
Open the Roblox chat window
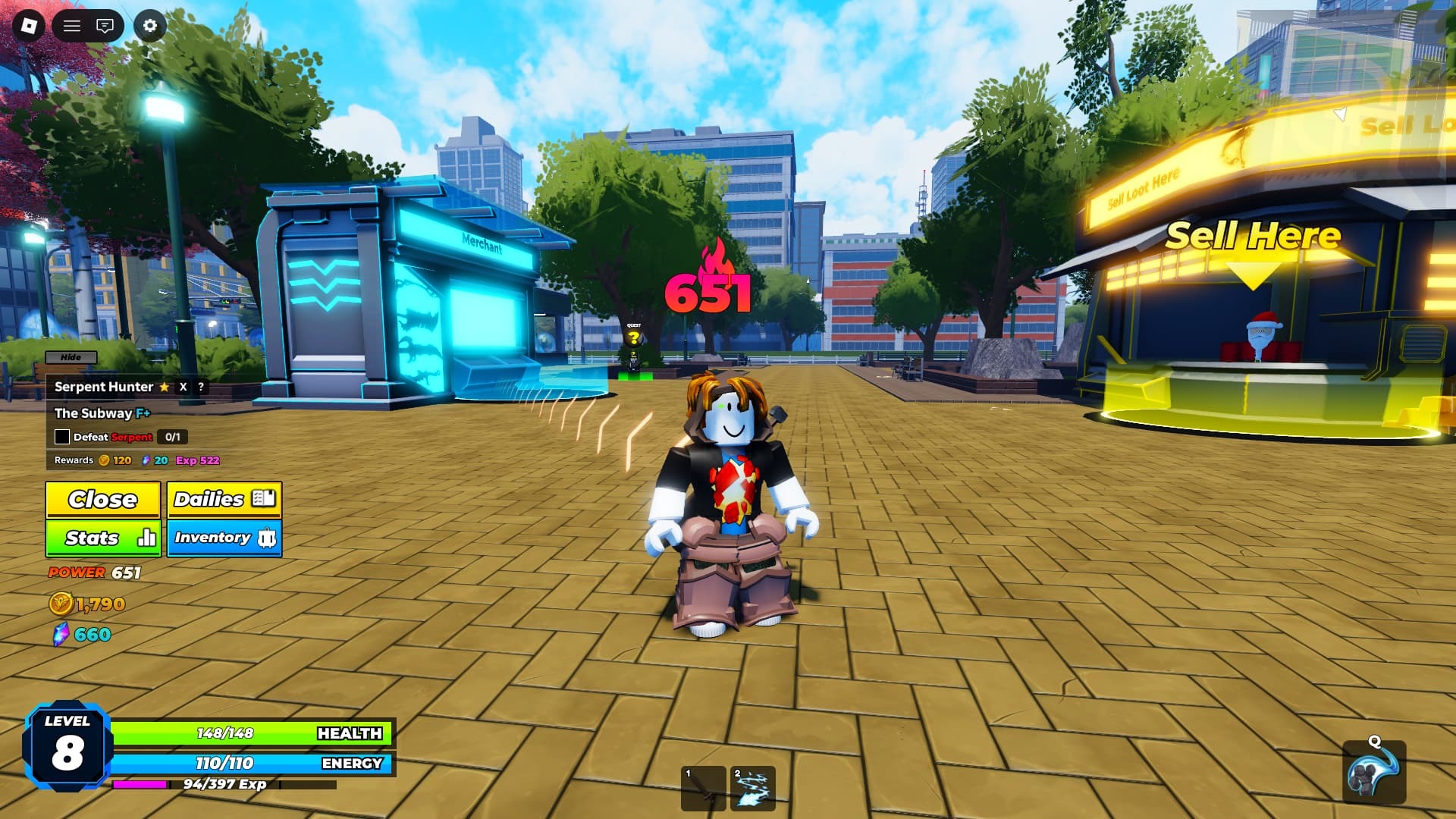[105, 27]
